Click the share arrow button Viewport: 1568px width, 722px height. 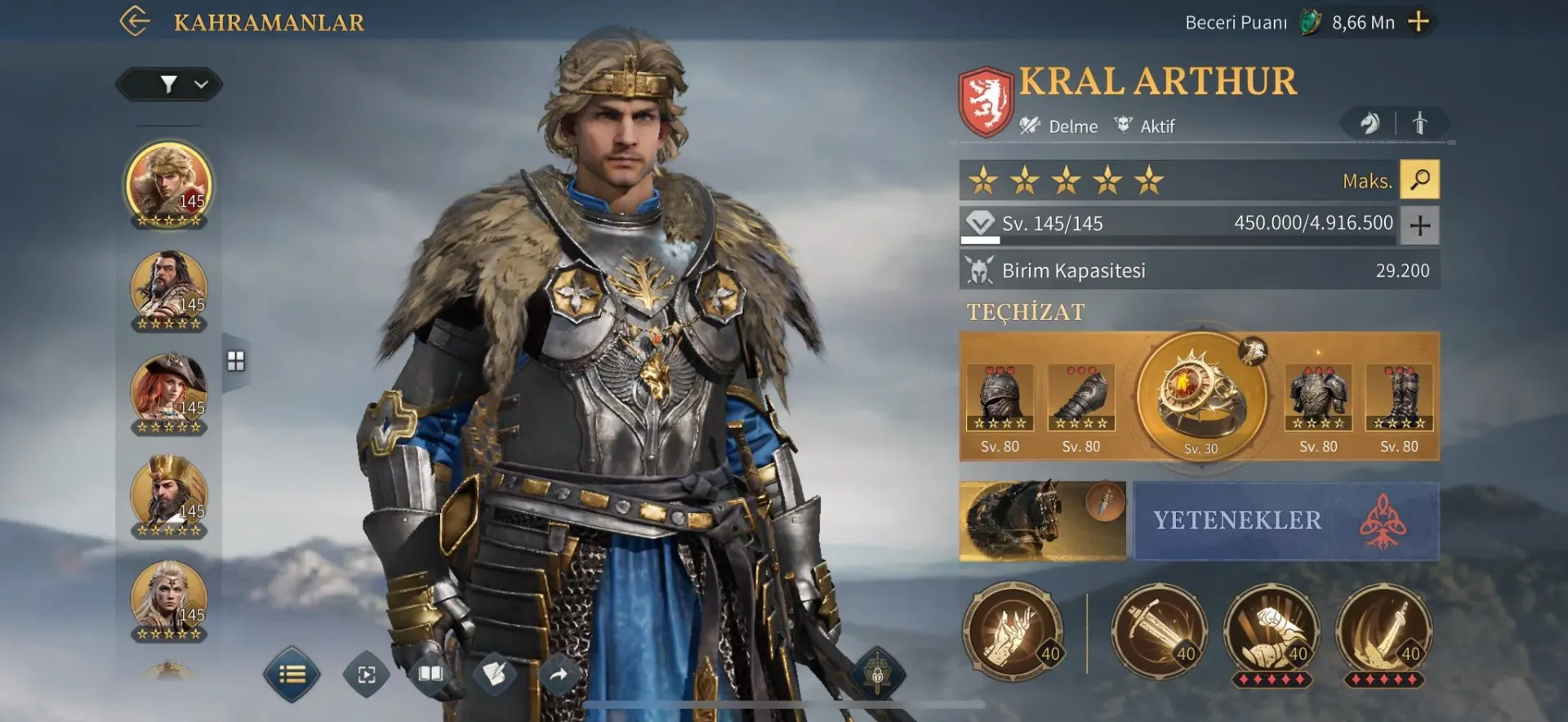coord(559,675)
